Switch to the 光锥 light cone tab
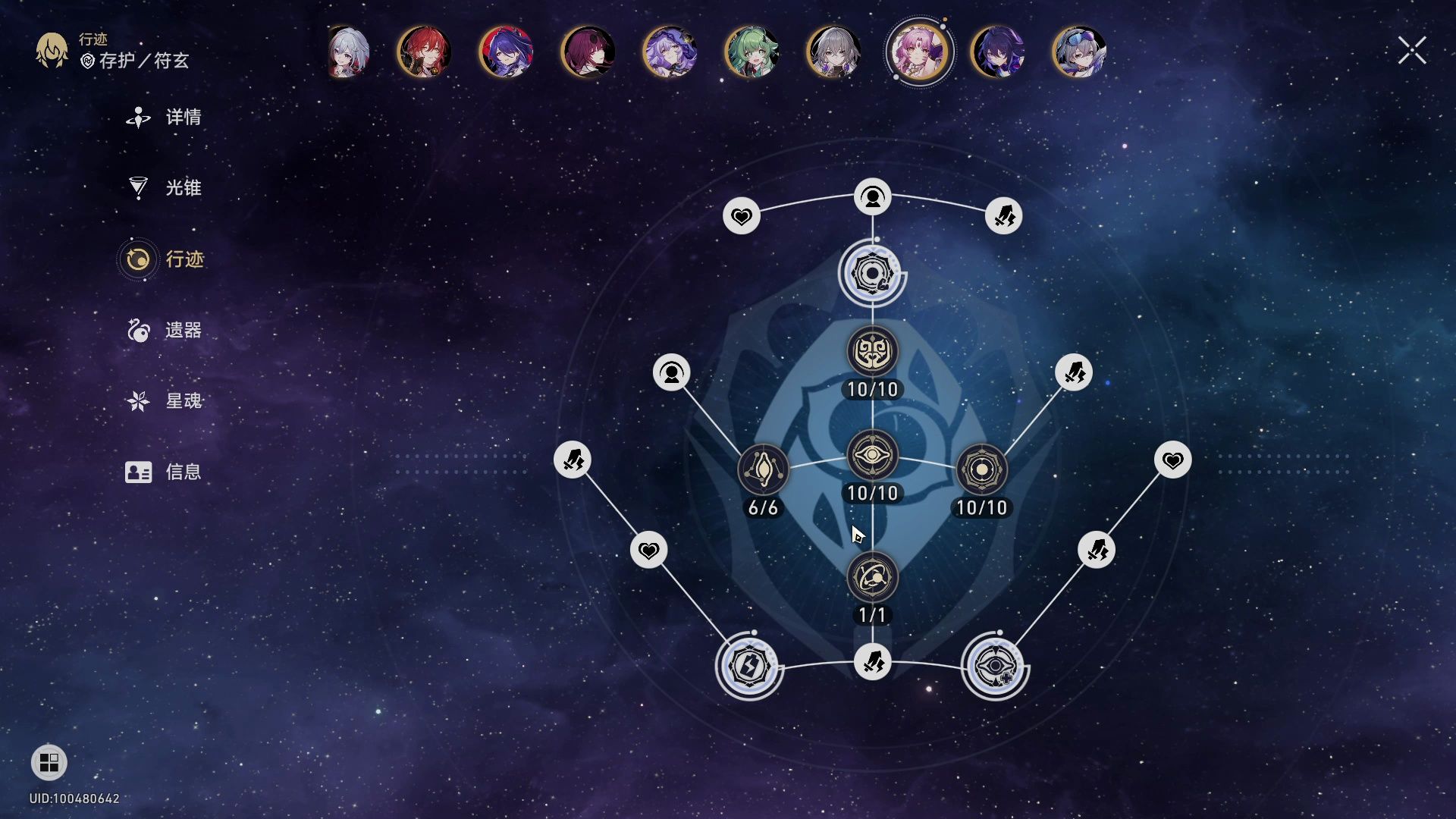This screenshot has width=1456, height=819. coord(165,188)
